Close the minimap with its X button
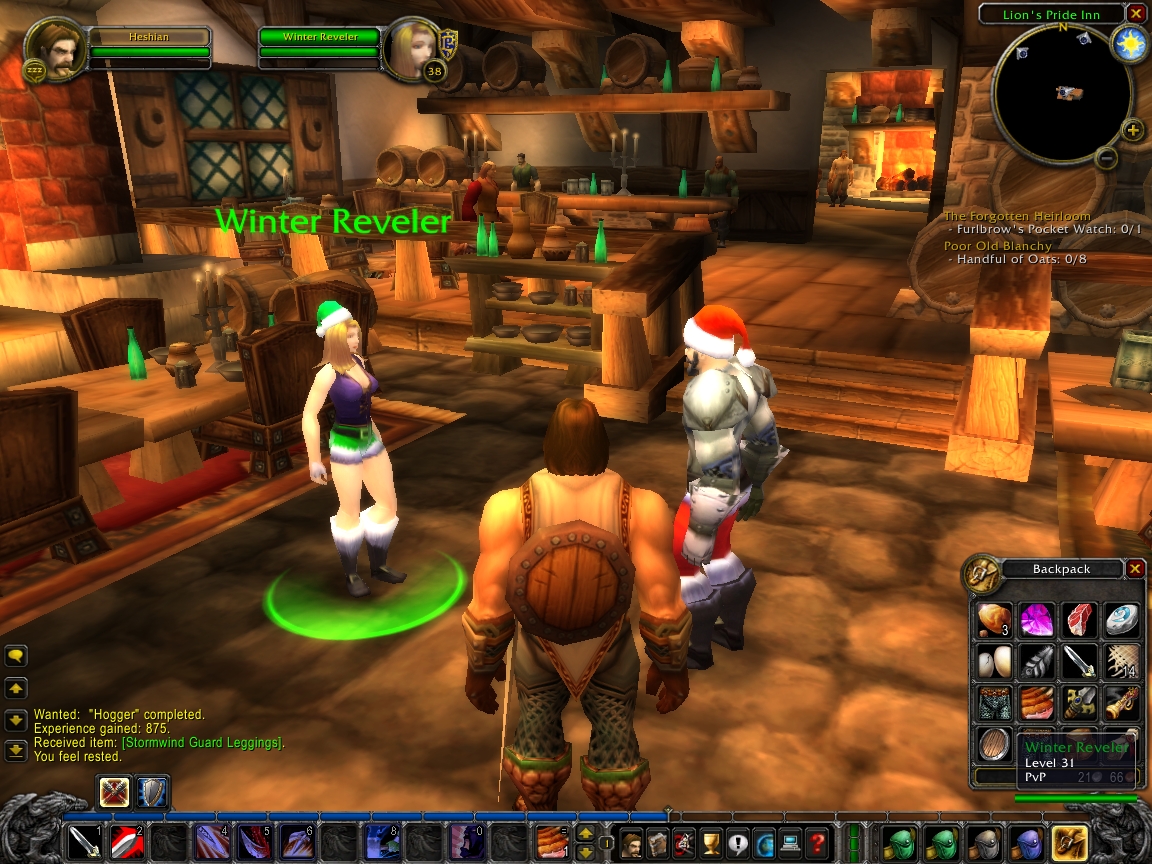Viewport: 1152px width, 864px height. tap(1135, 14)
